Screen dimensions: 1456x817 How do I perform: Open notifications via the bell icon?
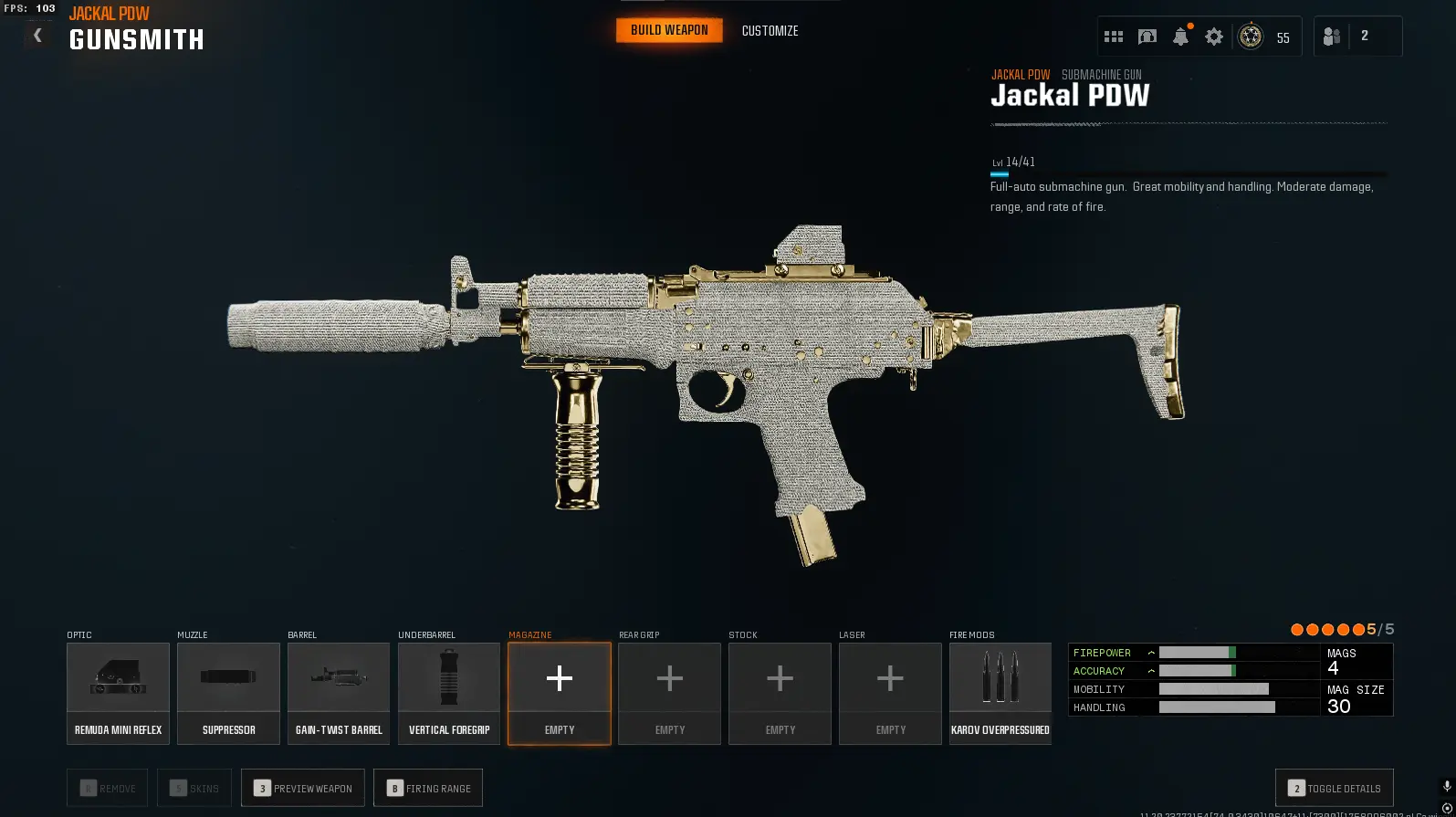click(x=1180, y=37)
